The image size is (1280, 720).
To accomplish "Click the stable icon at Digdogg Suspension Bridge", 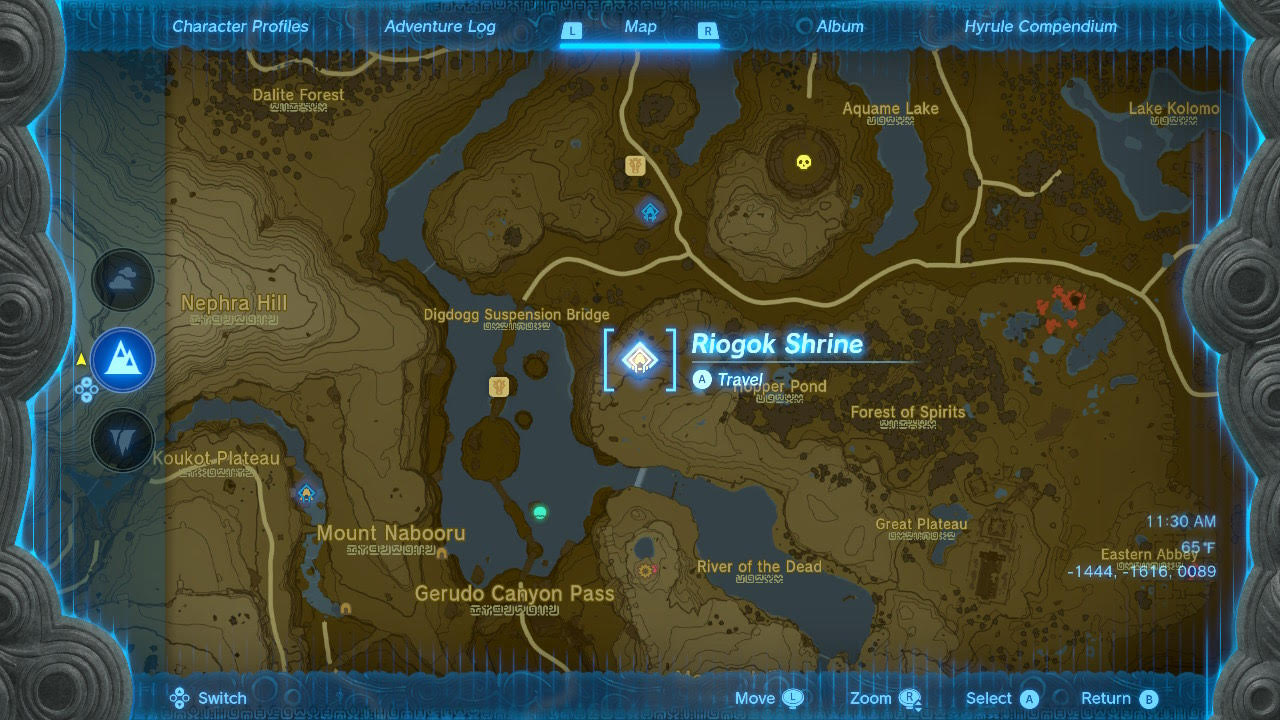I will tap(499, 384).
